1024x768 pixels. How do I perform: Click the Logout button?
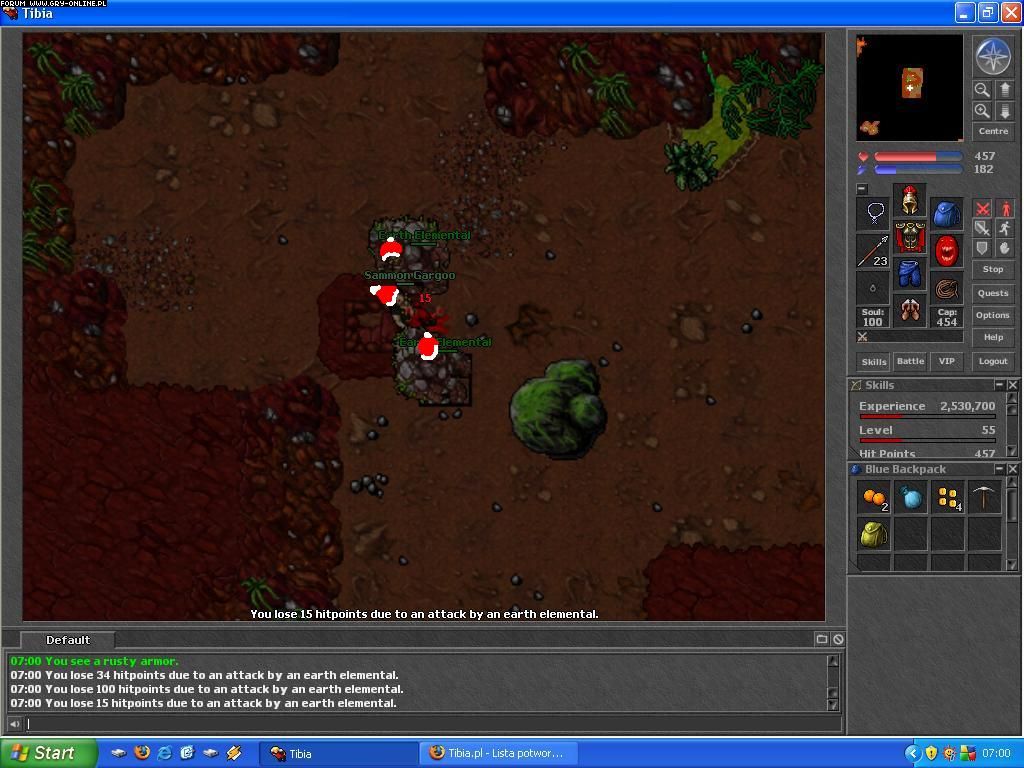[x=993, y=362]
